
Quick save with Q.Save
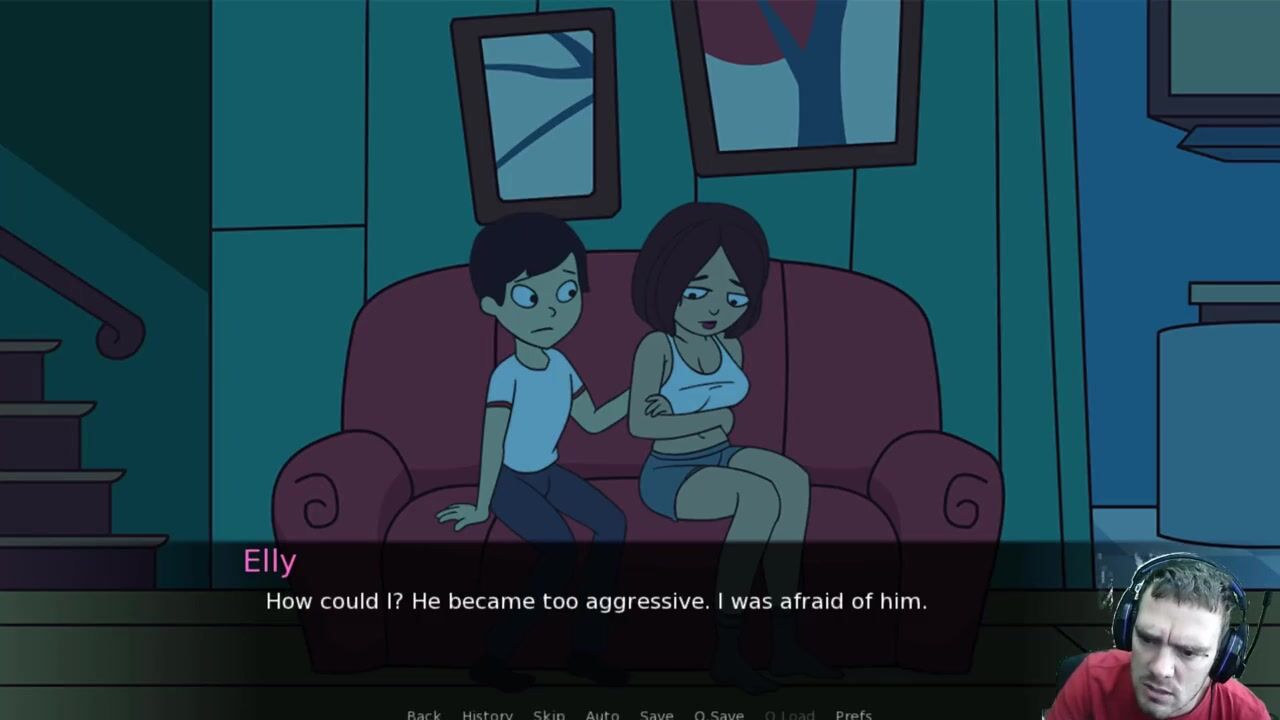tap(718, 714)
